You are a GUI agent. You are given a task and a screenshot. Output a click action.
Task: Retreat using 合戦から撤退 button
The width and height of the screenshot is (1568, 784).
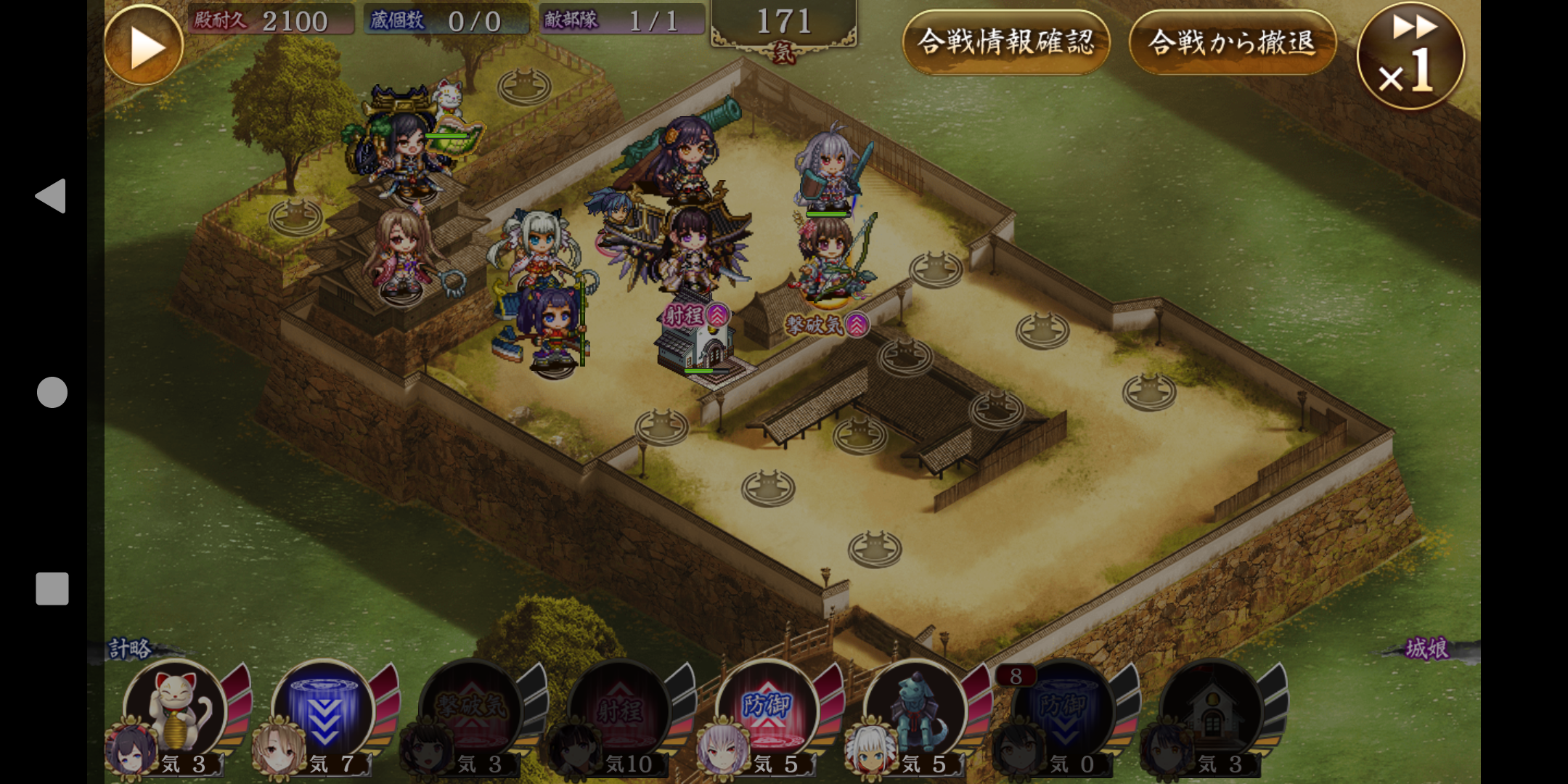1232,42
